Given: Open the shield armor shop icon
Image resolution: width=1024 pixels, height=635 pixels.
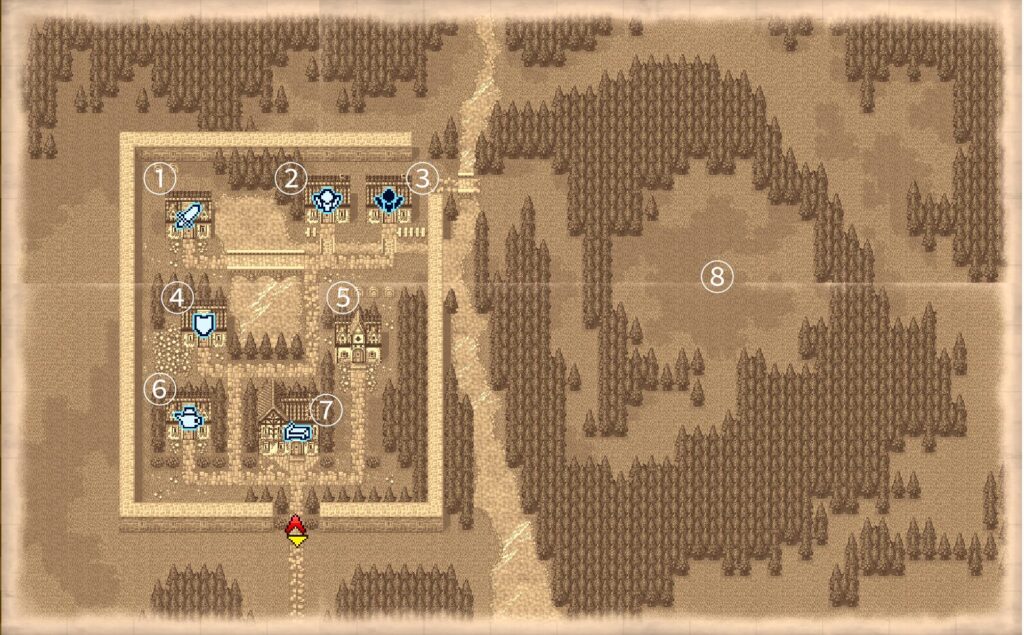Looking at the screenshot, I should 205,325.
